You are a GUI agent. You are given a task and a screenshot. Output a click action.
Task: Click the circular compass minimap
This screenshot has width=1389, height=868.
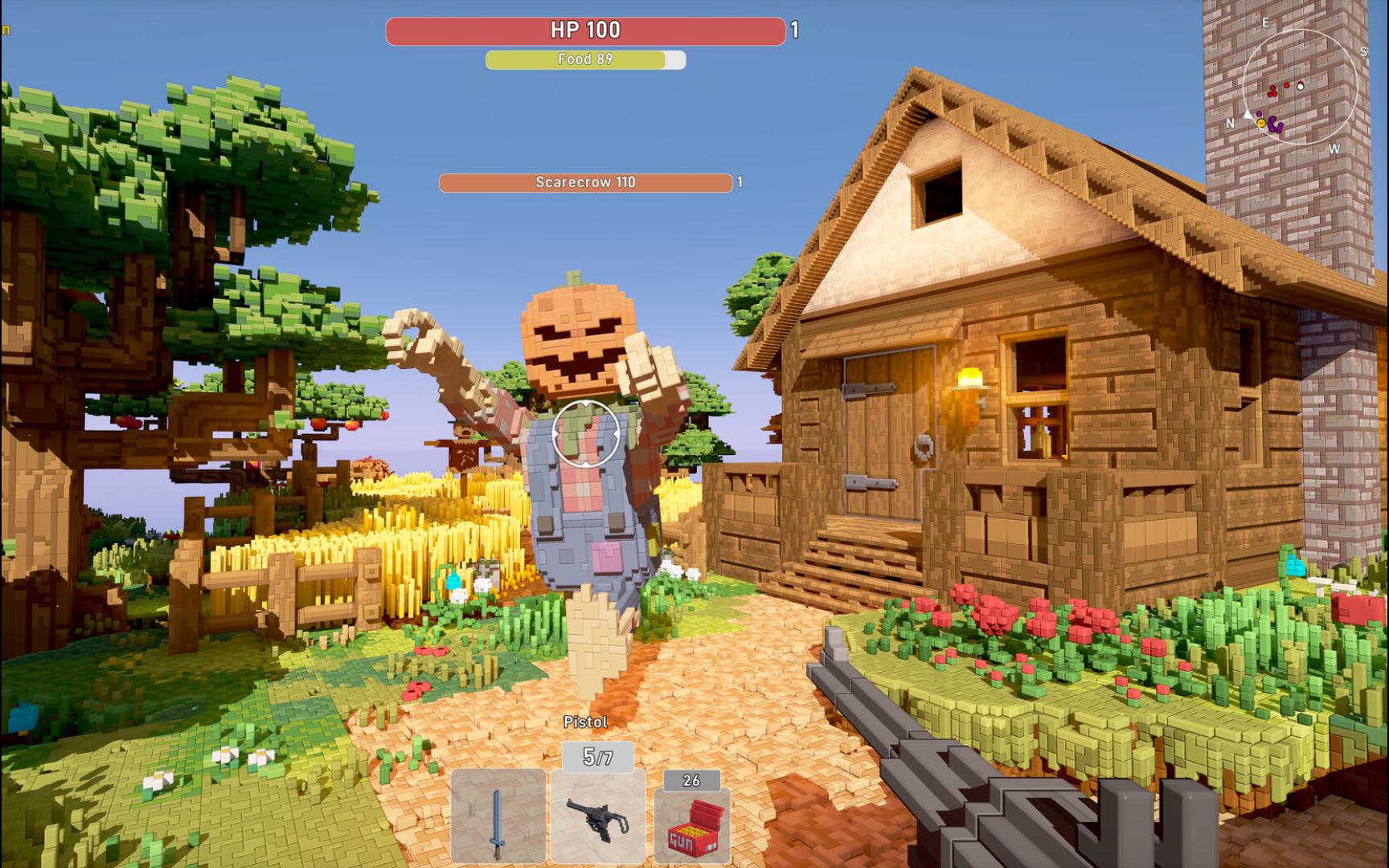coord(1299,87)
